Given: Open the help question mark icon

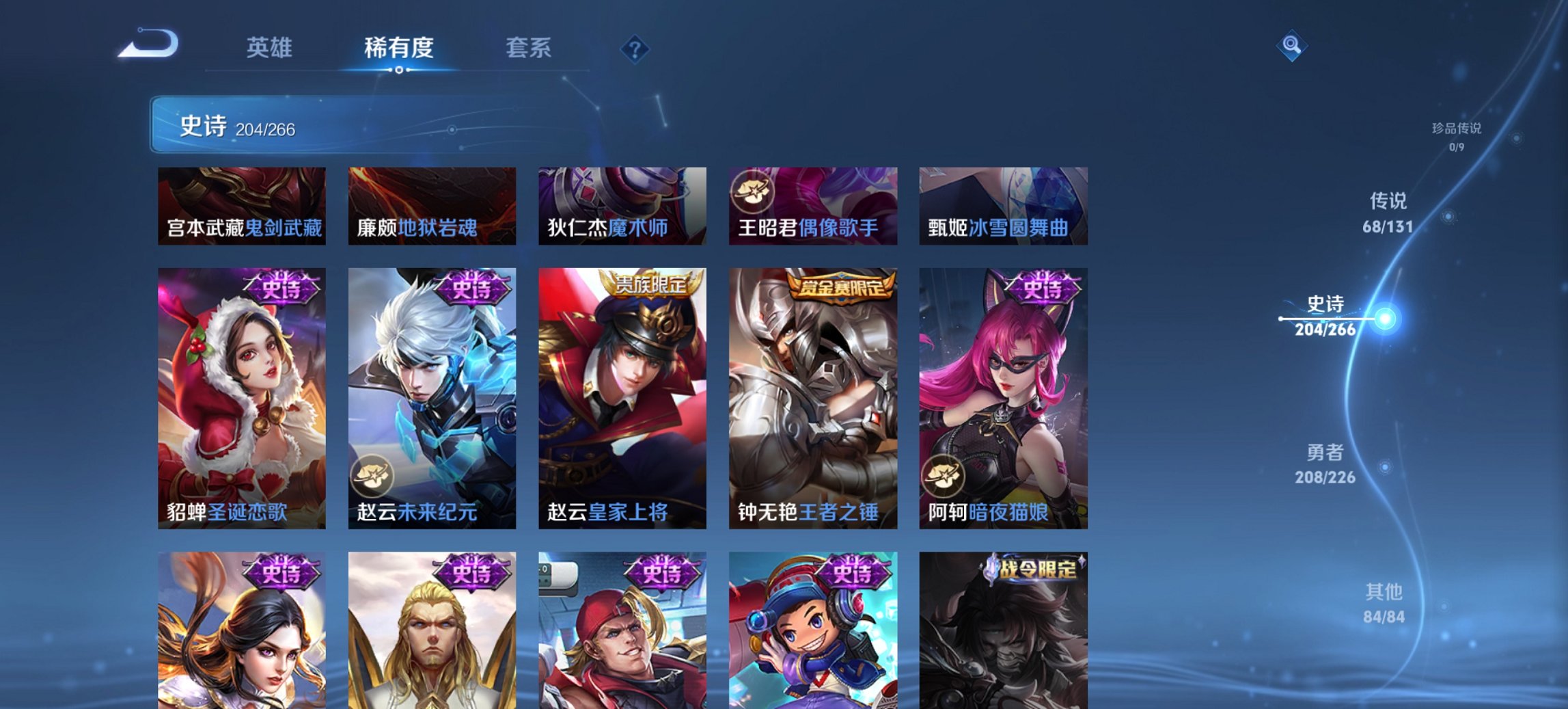Looking at the screenshot, I should [634, 48].
